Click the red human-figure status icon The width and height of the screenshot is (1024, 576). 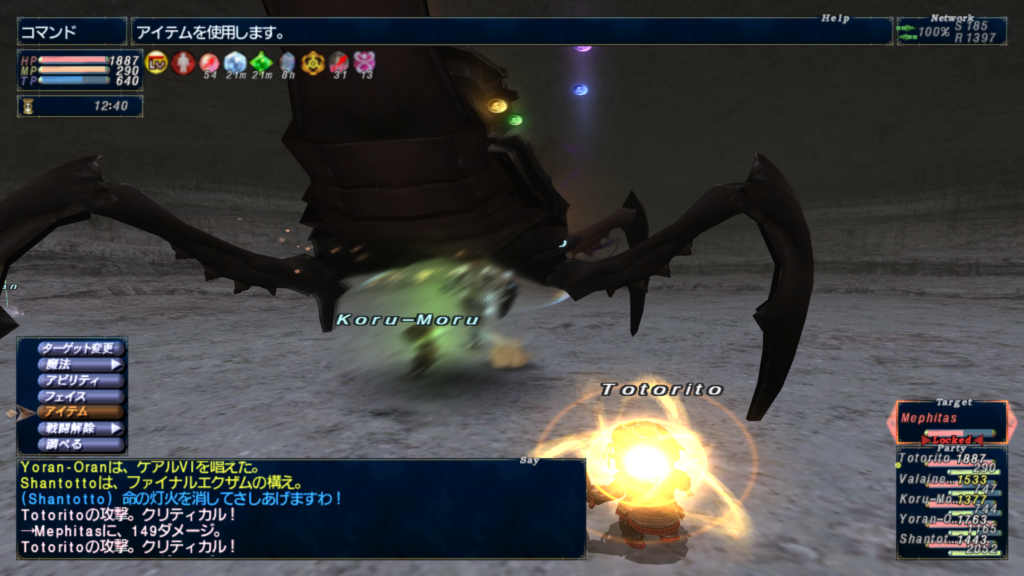[183, 63]
